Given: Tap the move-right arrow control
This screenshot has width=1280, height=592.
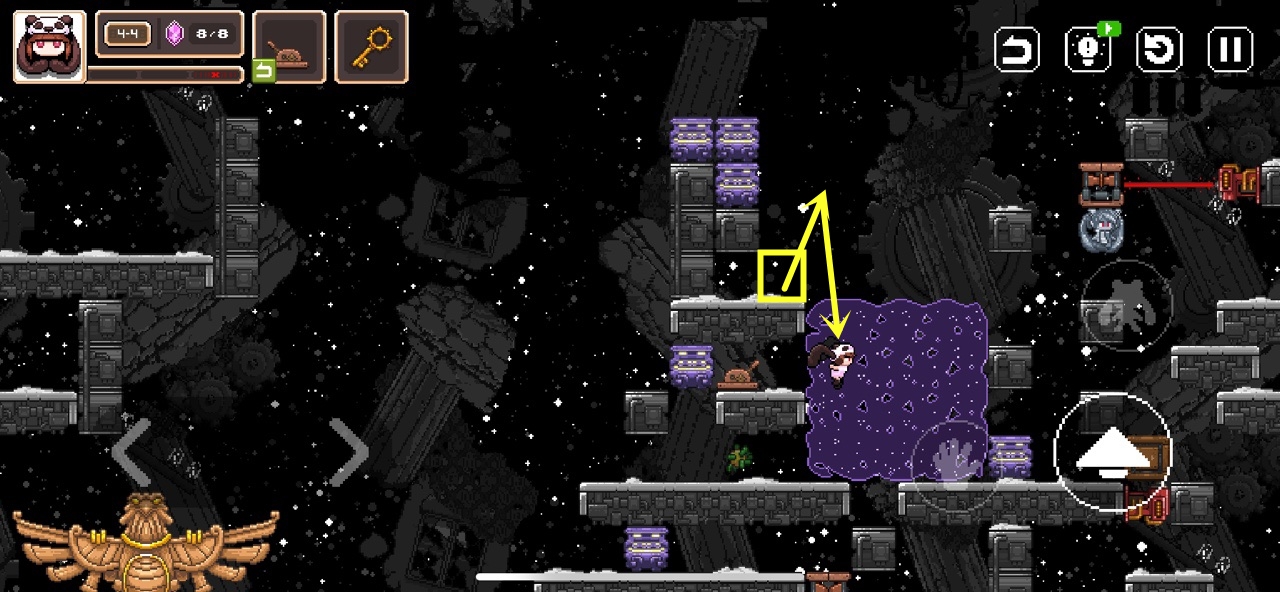Looking at the screenshot, I should (x=348, y=452).
